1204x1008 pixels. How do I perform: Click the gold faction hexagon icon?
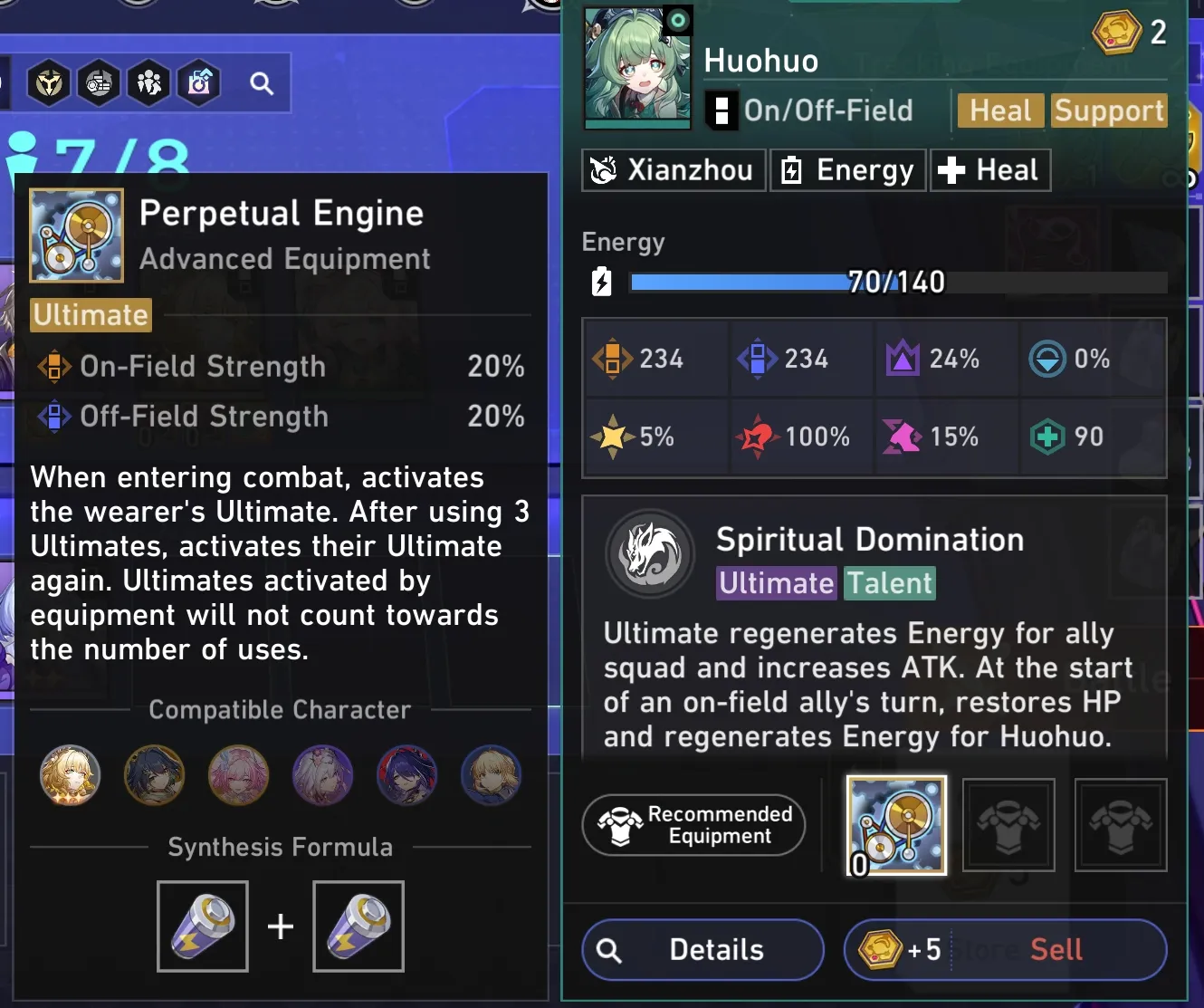coord(49,83)
